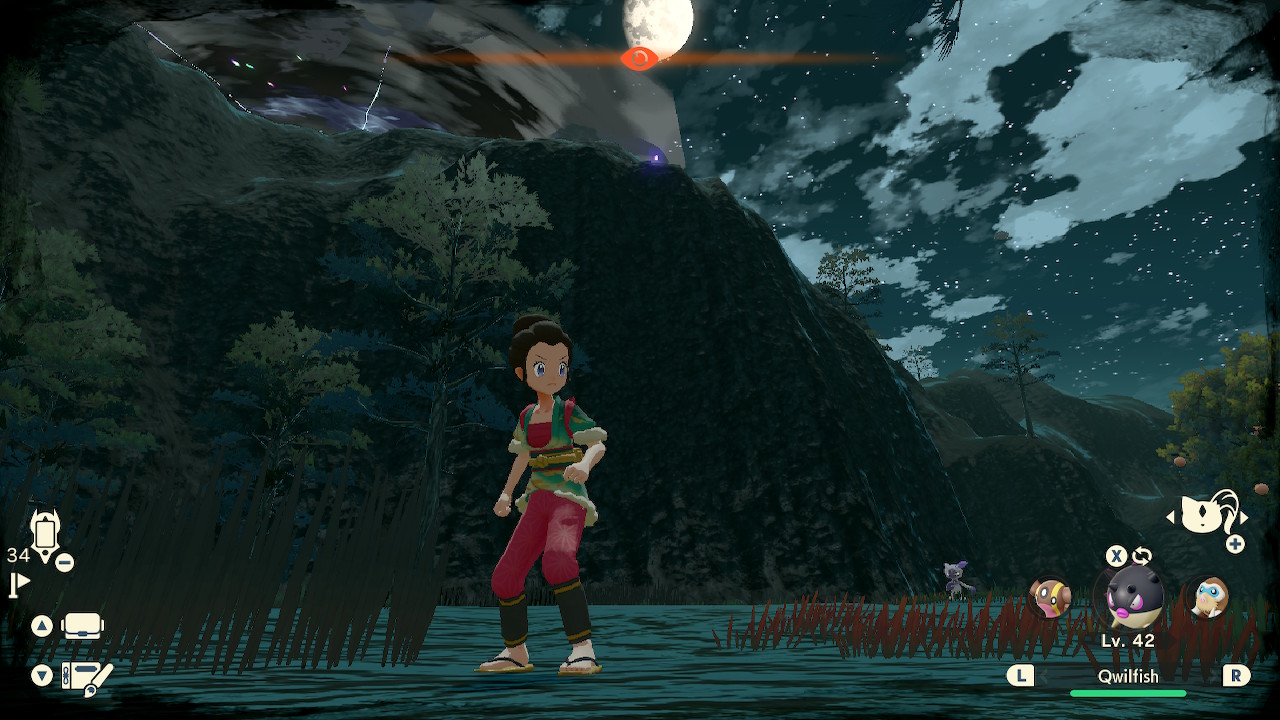Open the Pokédex notebook and brush icon
Screen dimensions: 1280x720
point(86,677)
